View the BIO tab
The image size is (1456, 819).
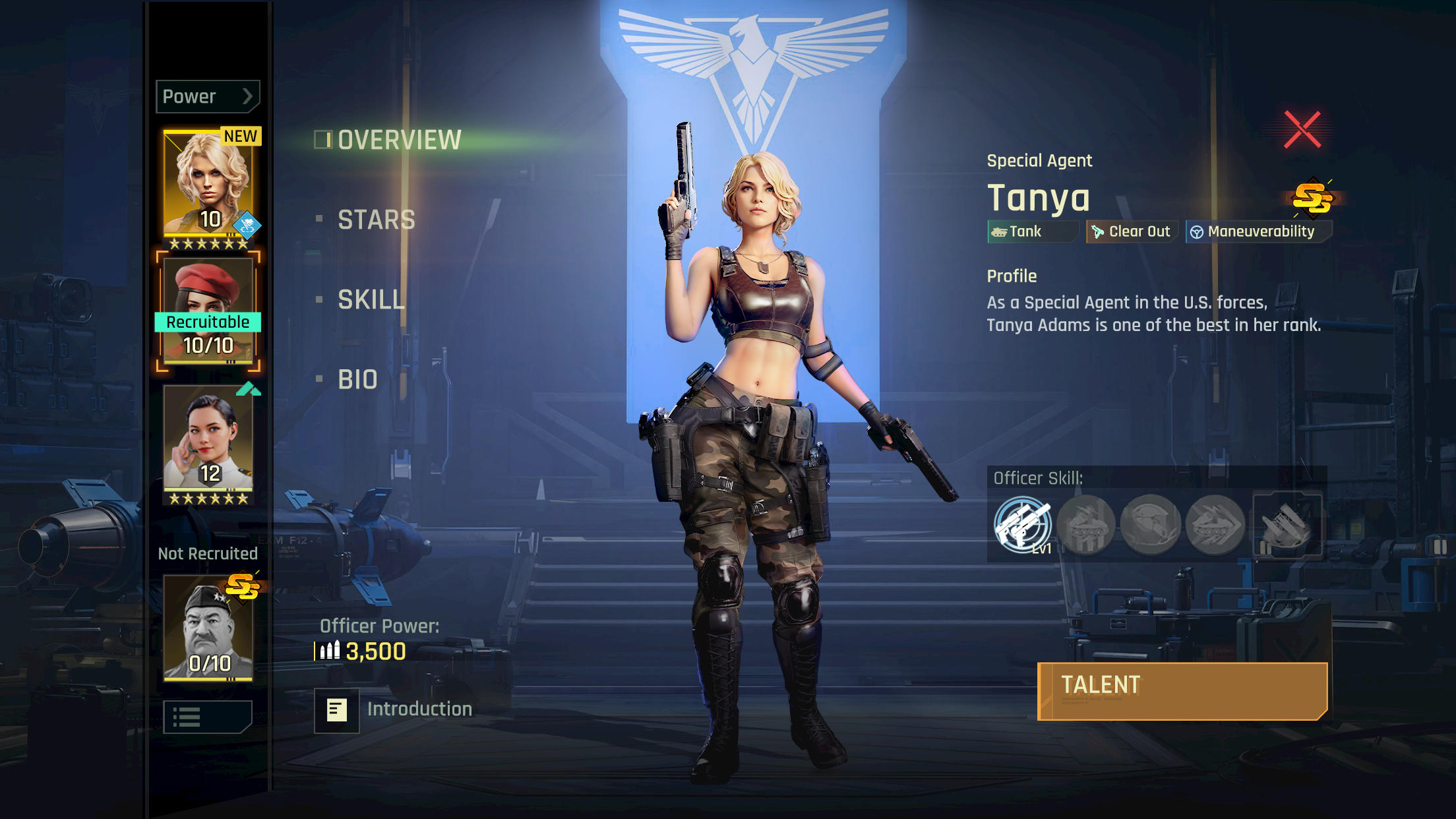pyautogui.click(x=357, y=379)
